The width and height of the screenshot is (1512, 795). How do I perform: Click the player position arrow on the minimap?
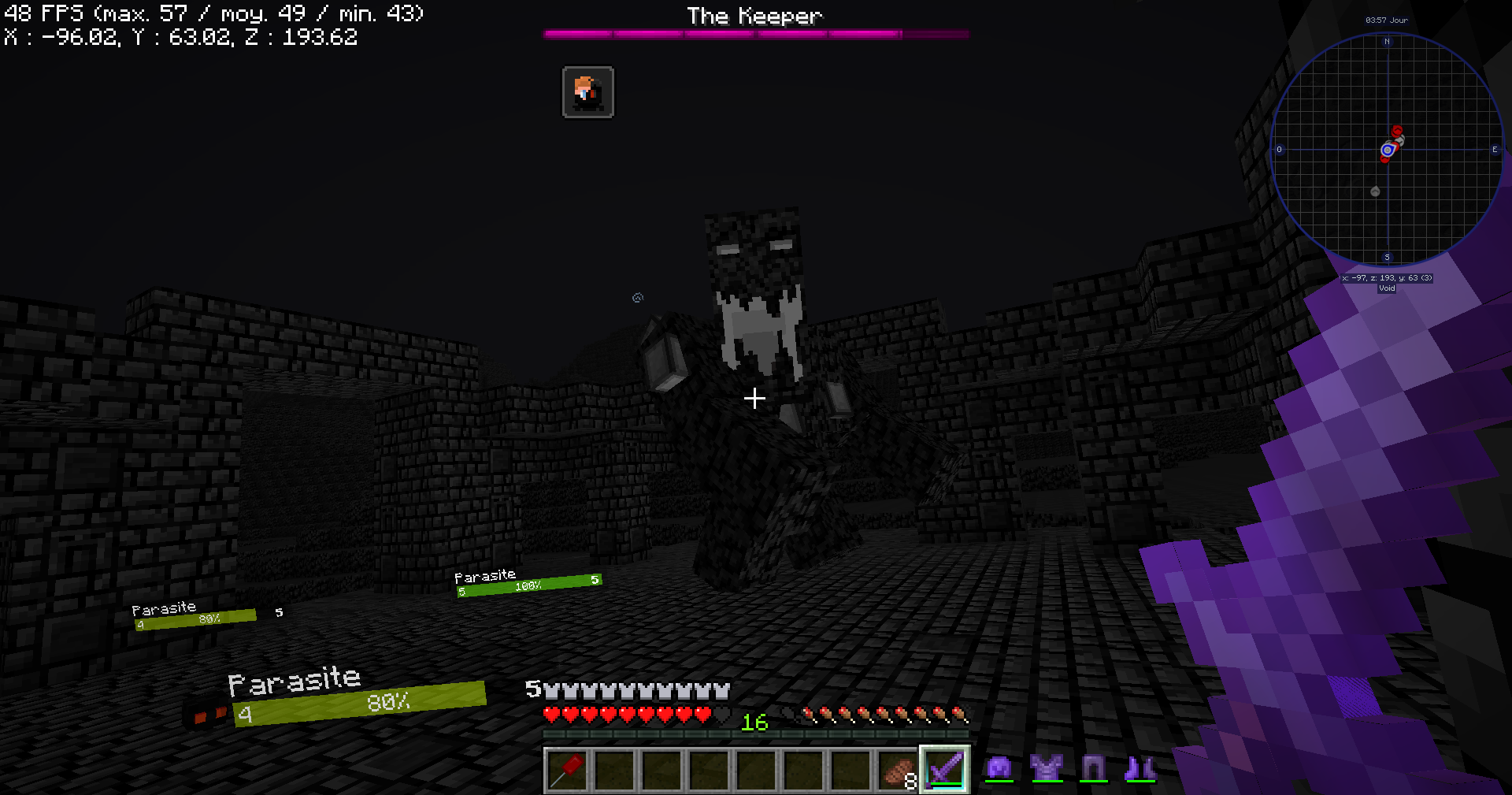pos(1387,149)
